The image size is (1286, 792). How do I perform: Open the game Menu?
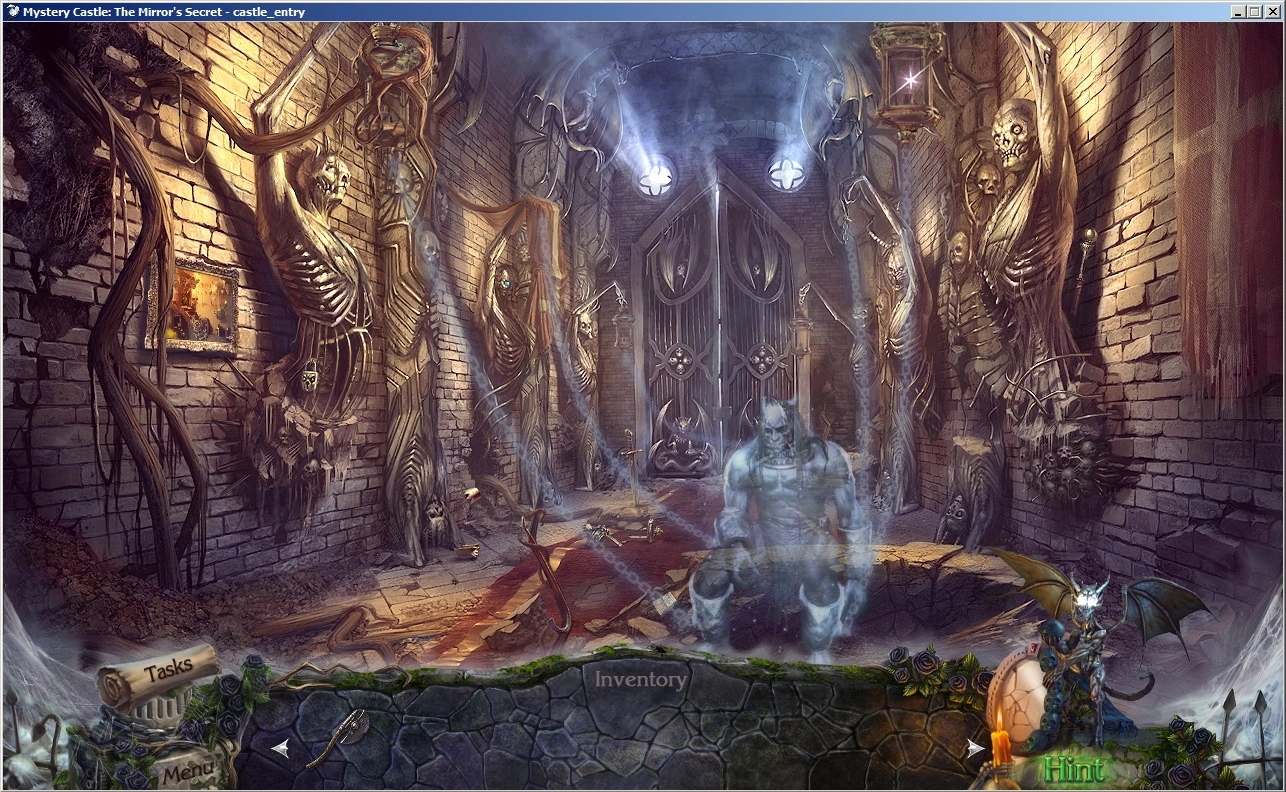pos(186,771)
